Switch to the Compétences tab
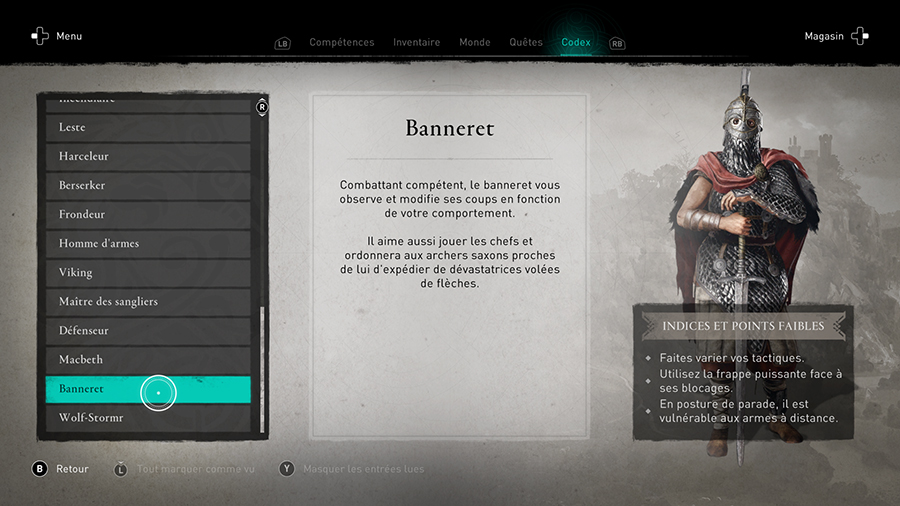Viewport: 900px width, 506px height. 341,42
